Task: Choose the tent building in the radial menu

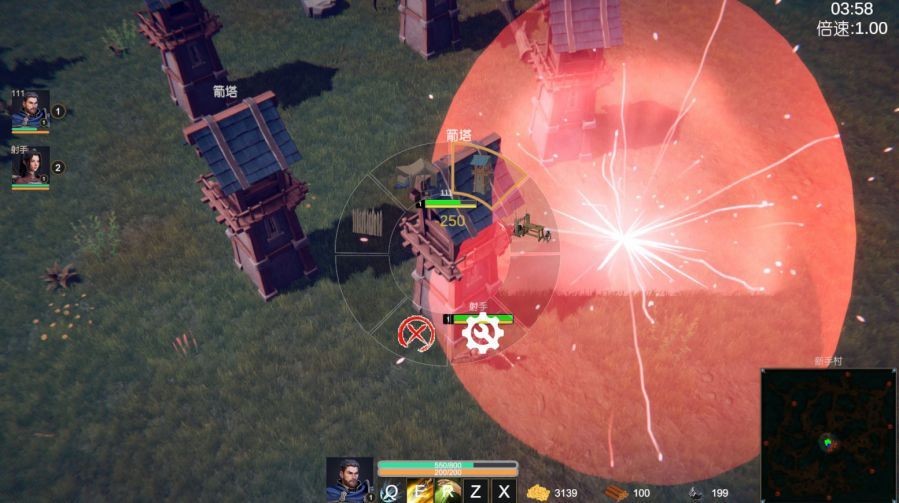Action: [412, 175]
